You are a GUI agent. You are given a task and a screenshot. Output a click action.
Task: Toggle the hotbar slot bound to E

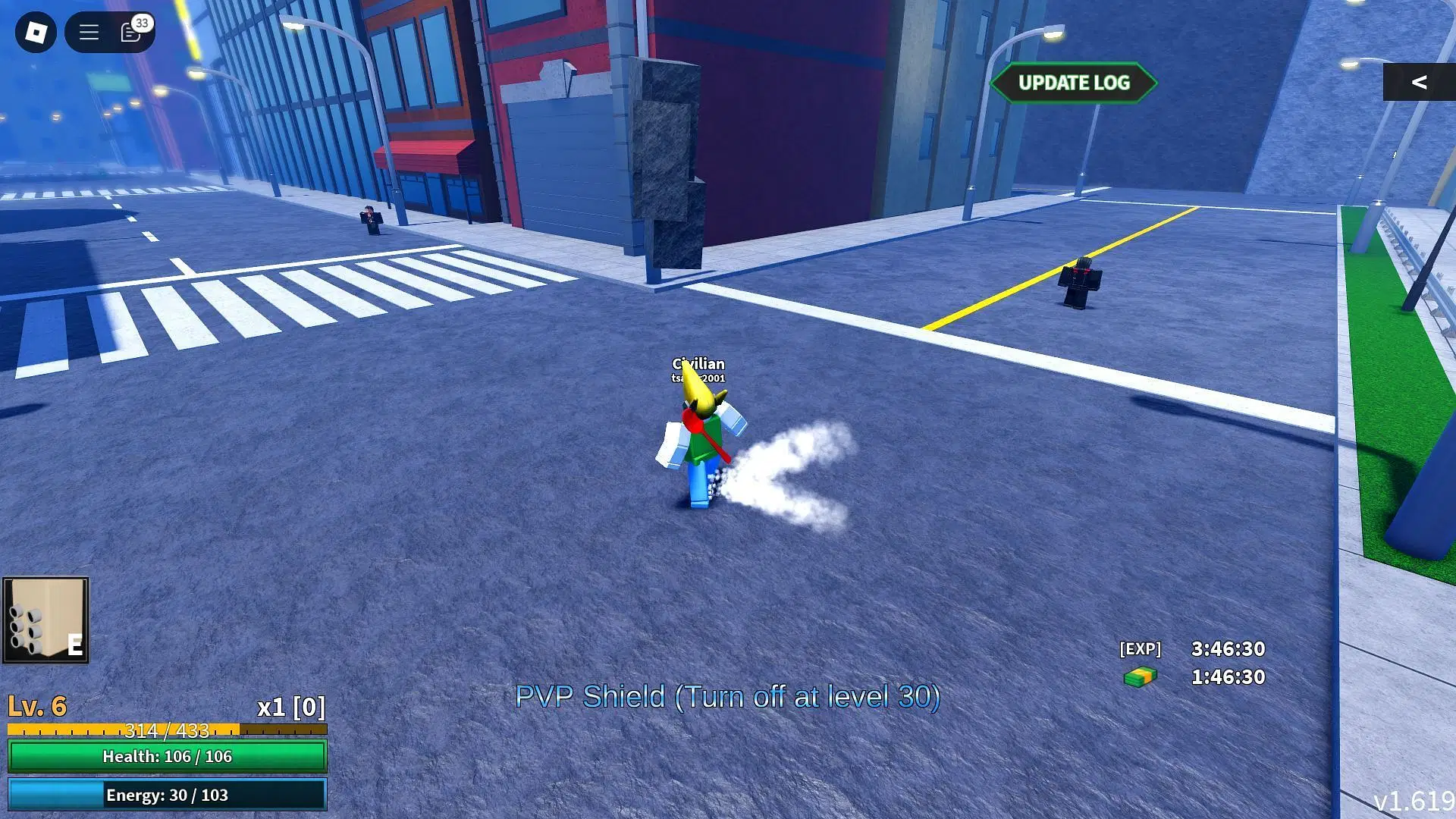click(74, 646)
